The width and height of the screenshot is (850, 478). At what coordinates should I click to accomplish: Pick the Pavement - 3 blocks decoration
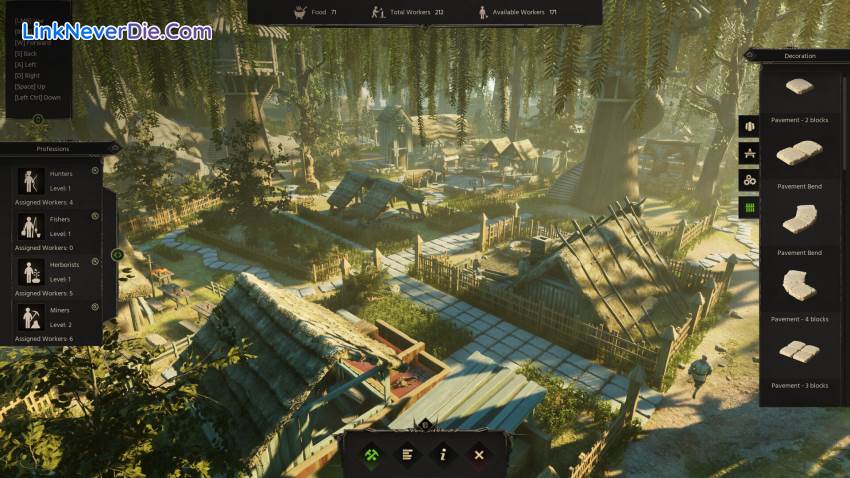pos(799,355)
